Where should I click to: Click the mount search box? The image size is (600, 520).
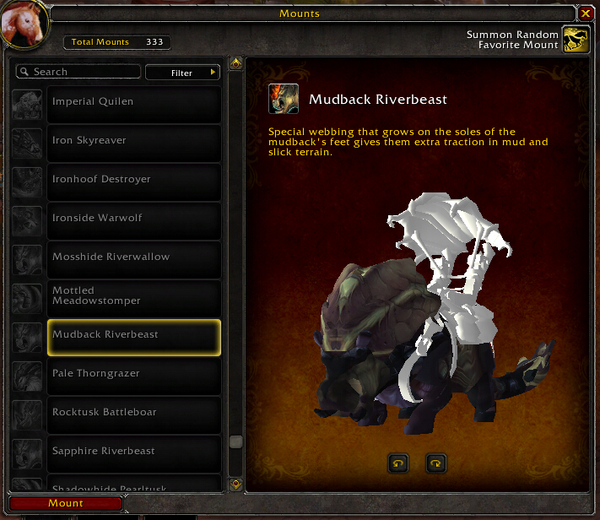(x=78, y=72)
